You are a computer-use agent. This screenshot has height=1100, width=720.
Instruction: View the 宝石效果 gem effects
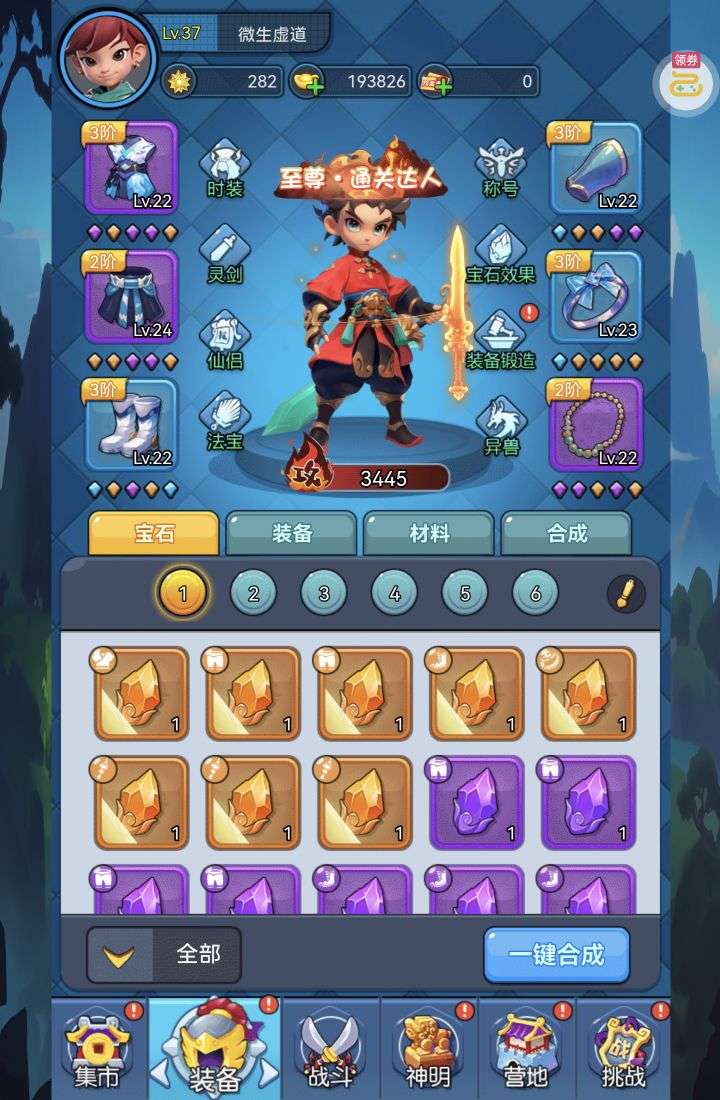click(500, 253)
